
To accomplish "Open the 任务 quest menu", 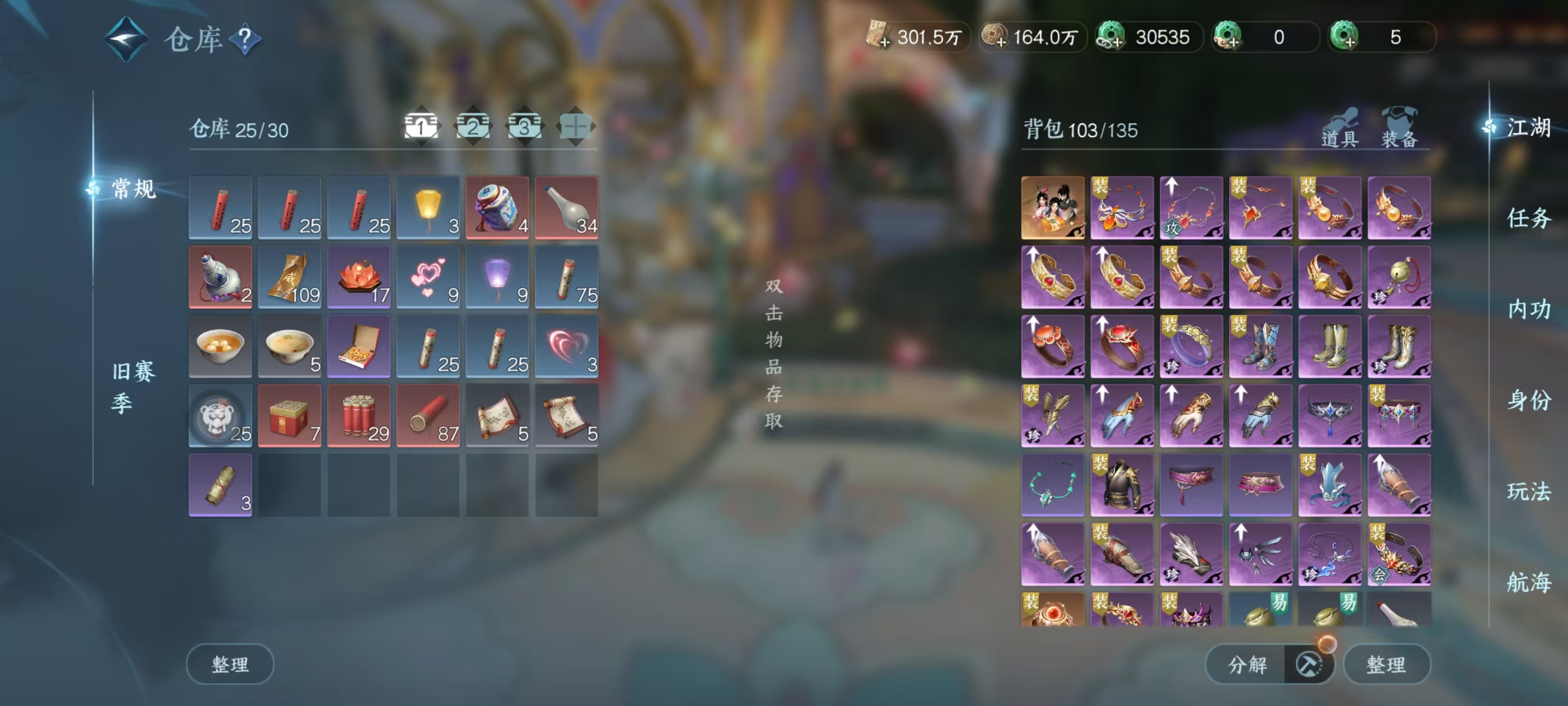I will click(1528, 218).
